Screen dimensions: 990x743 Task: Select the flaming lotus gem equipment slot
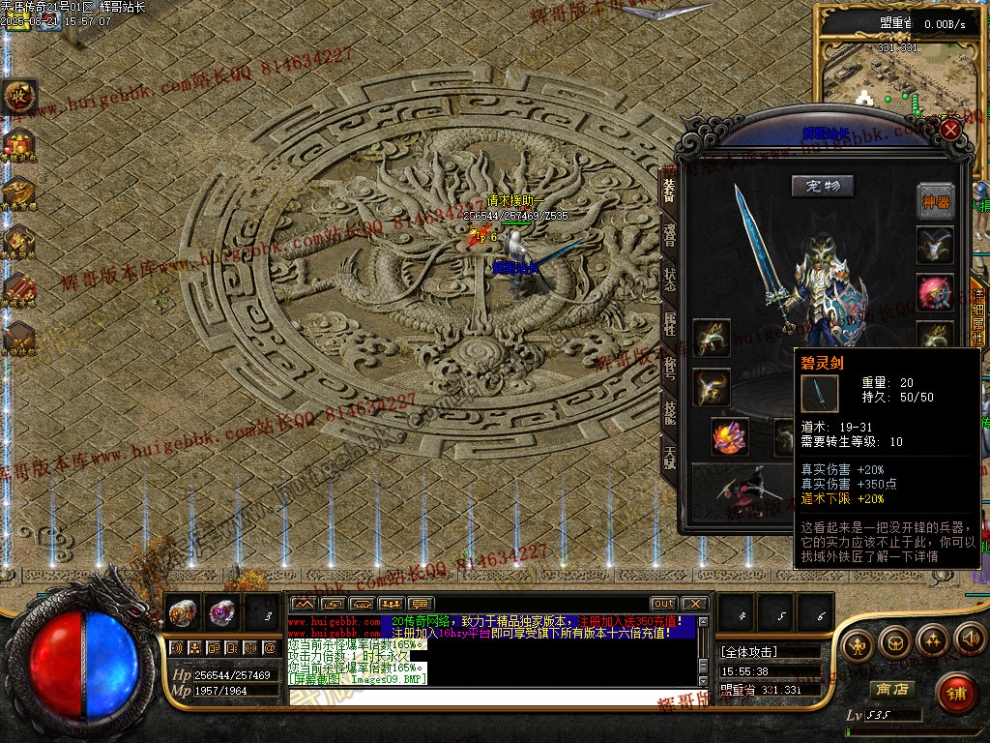(x=729, y=437)
